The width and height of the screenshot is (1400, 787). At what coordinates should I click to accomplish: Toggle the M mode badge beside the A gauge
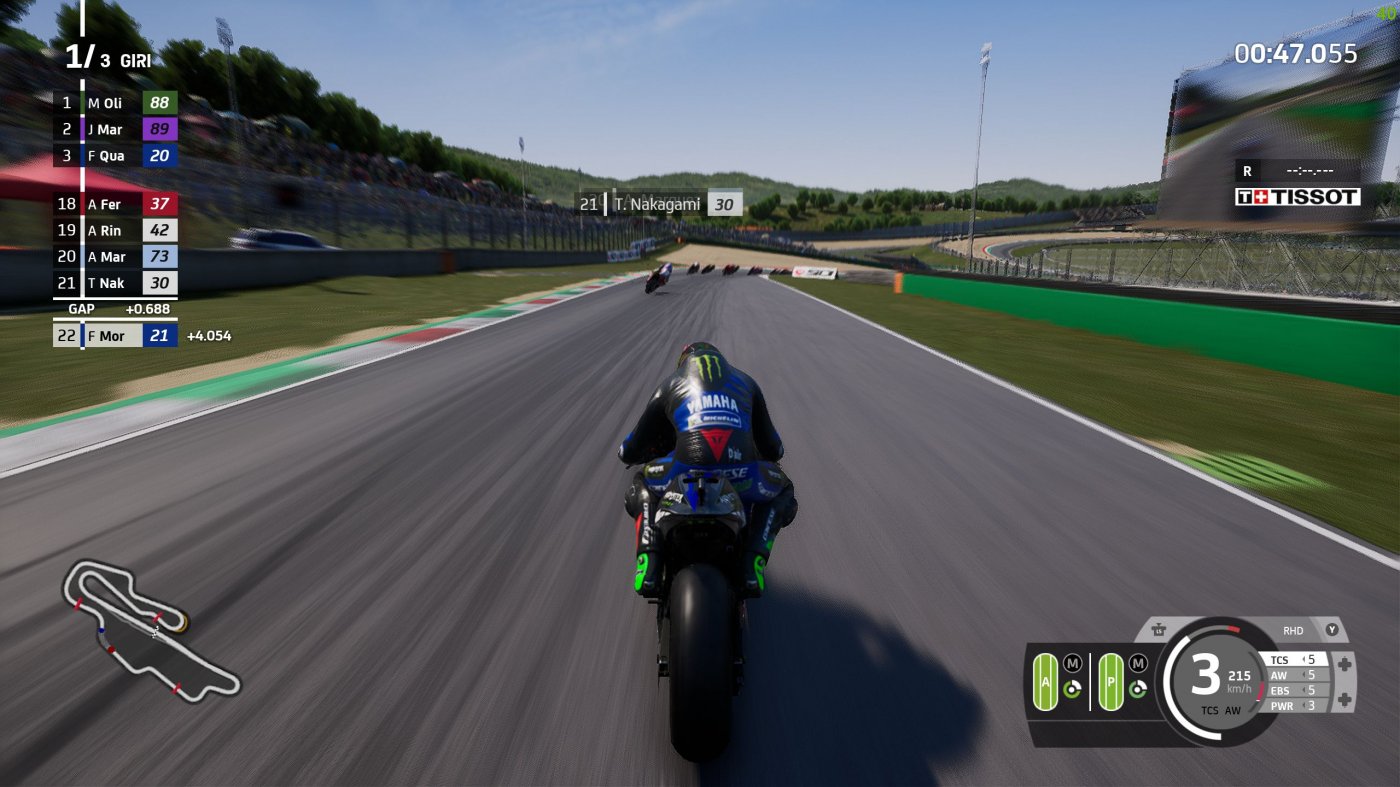click(1073, 662)
